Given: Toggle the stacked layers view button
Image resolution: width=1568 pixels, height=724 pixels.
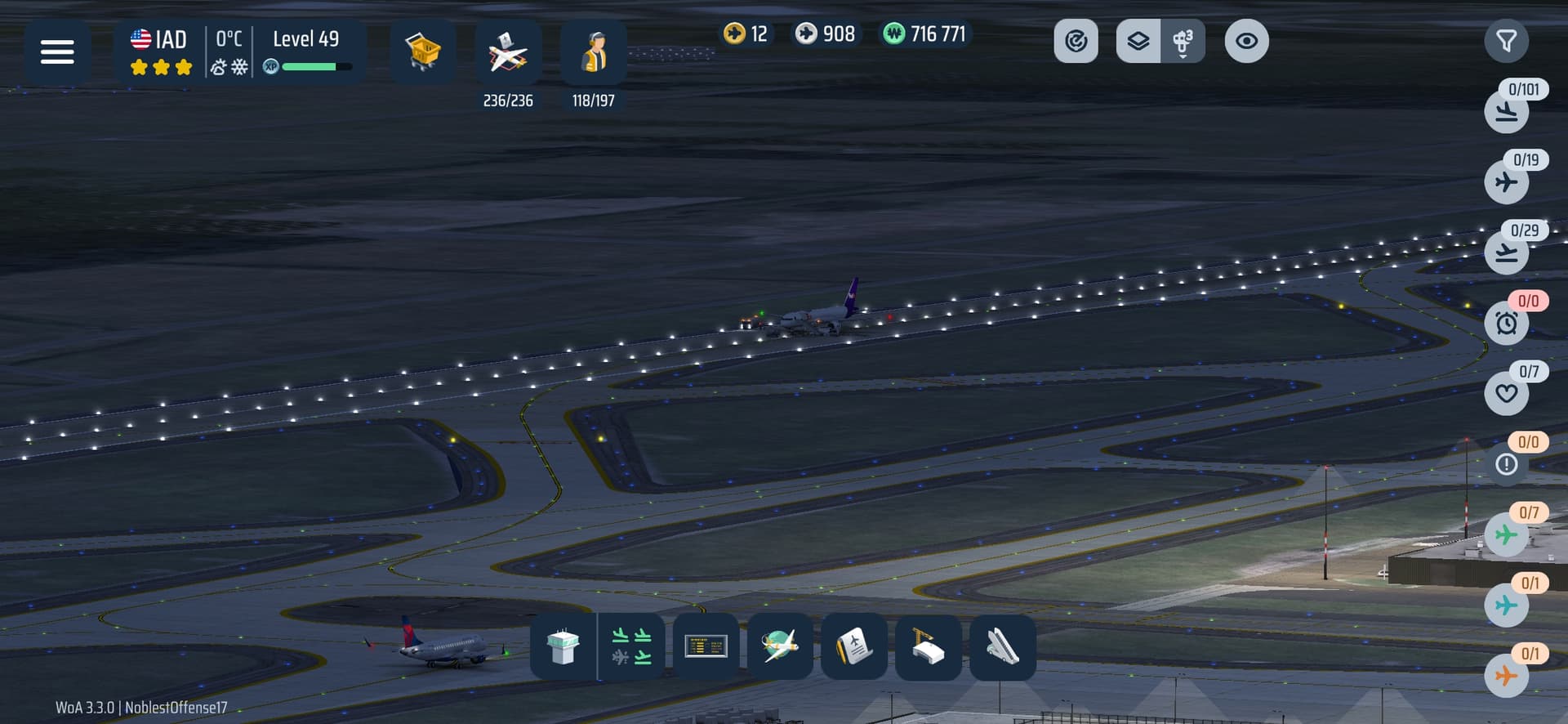Looking at the screenshot, I should click(1138, 41).
